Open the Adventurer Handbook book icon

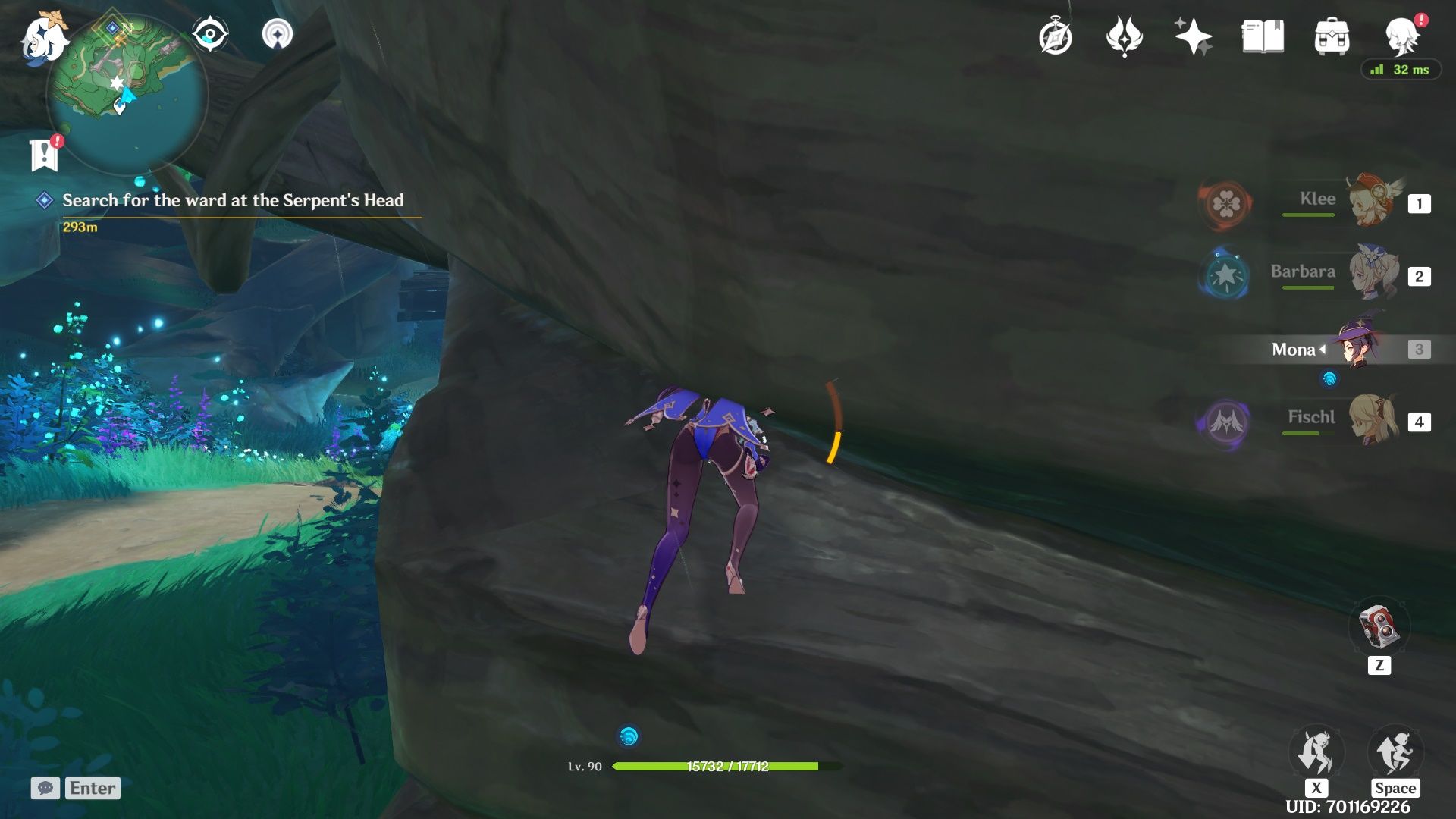tap(1263, 37)
